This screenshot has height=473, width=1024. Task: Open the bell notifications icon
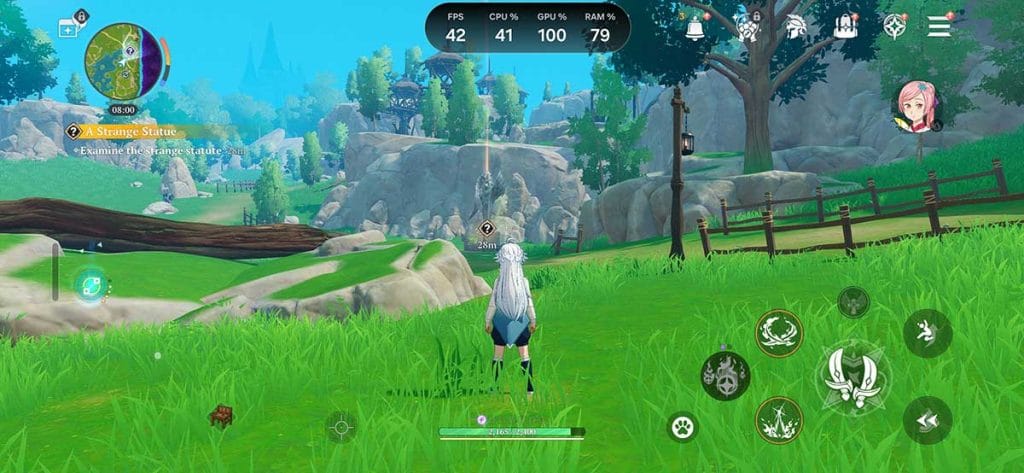tap(695, 27)
